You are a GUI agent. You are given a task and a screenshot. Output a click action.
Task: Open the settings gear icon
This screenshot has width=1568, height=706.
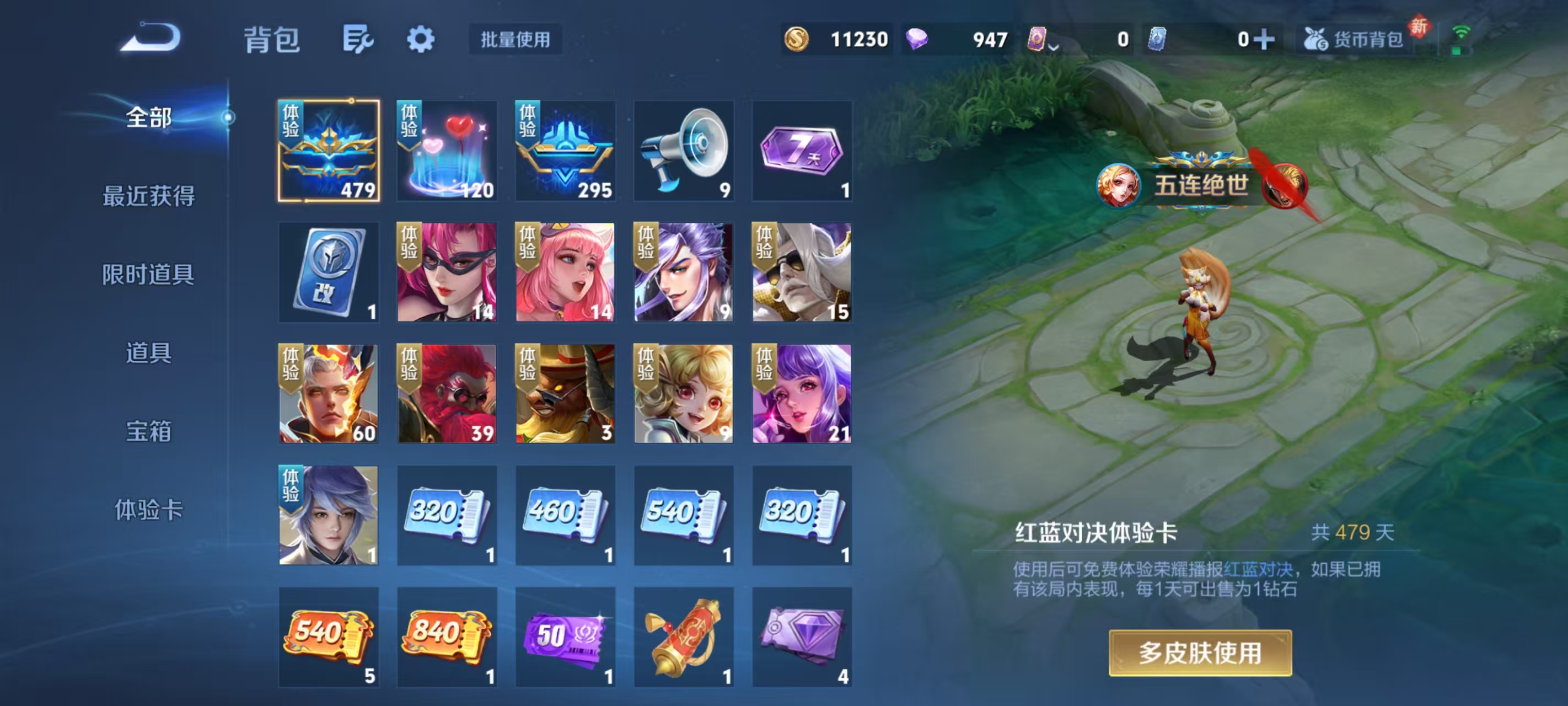coord(421,39)
